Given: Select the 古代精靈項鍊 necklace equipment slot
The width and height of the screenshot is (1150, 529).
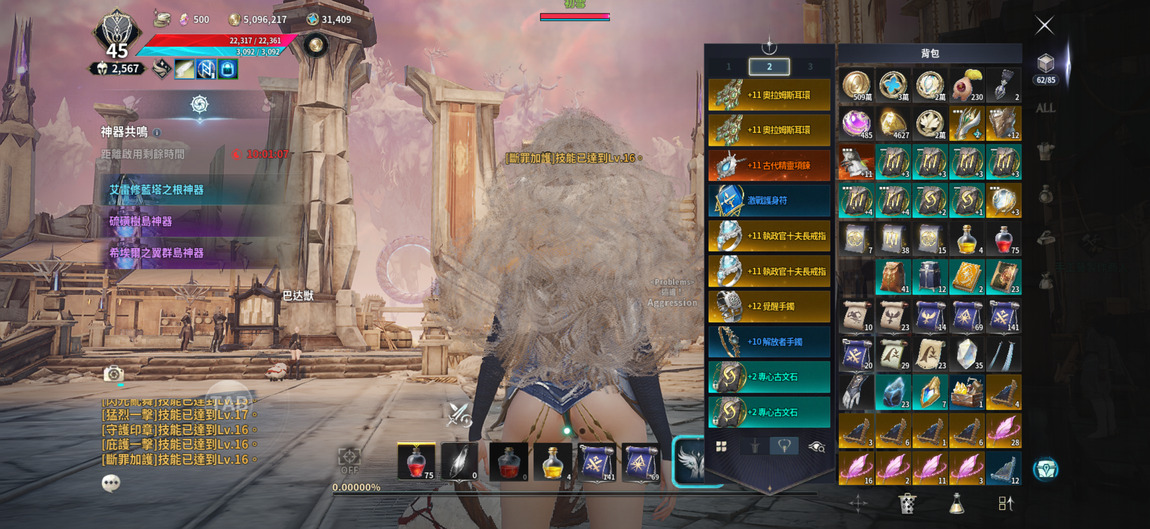Looking at the screenshot, I should click(x=769, y=165).
